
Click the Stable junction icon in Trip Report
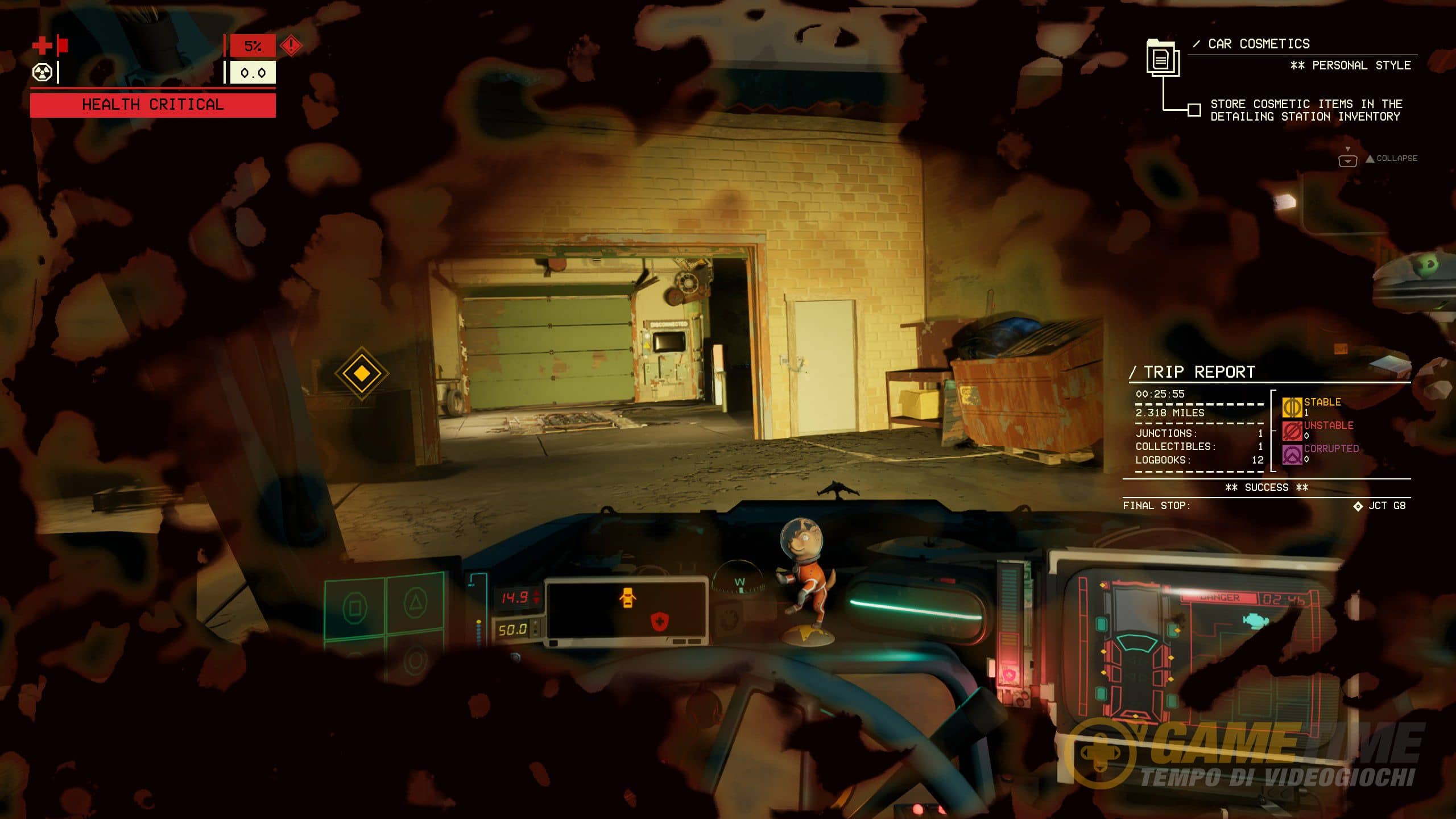[1292, 407]
